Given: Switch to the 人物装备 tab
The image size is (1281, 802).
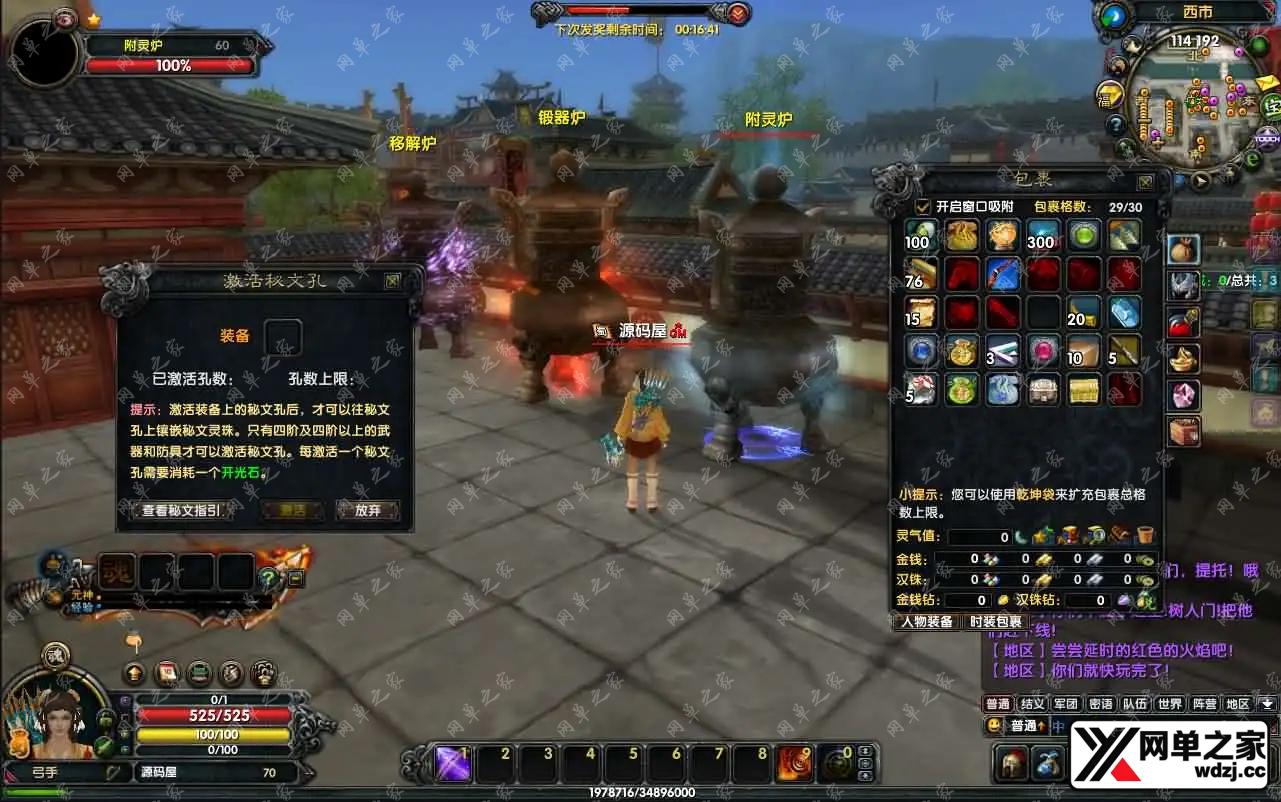Looking at the screenshot, I should (x=926, y=622).
